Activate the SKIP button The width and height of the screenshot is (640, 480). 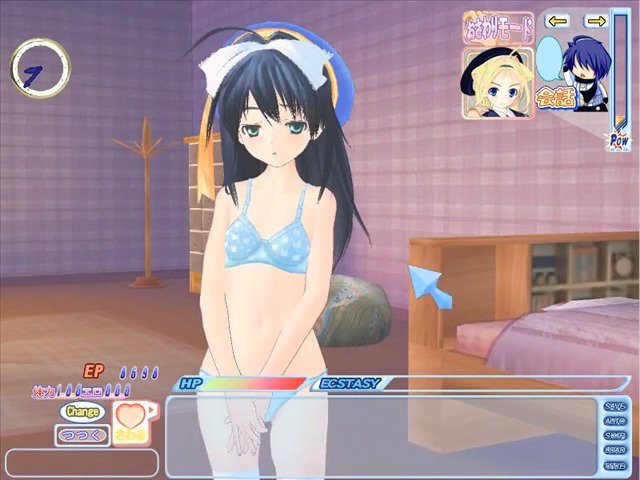tap(616, 436)
